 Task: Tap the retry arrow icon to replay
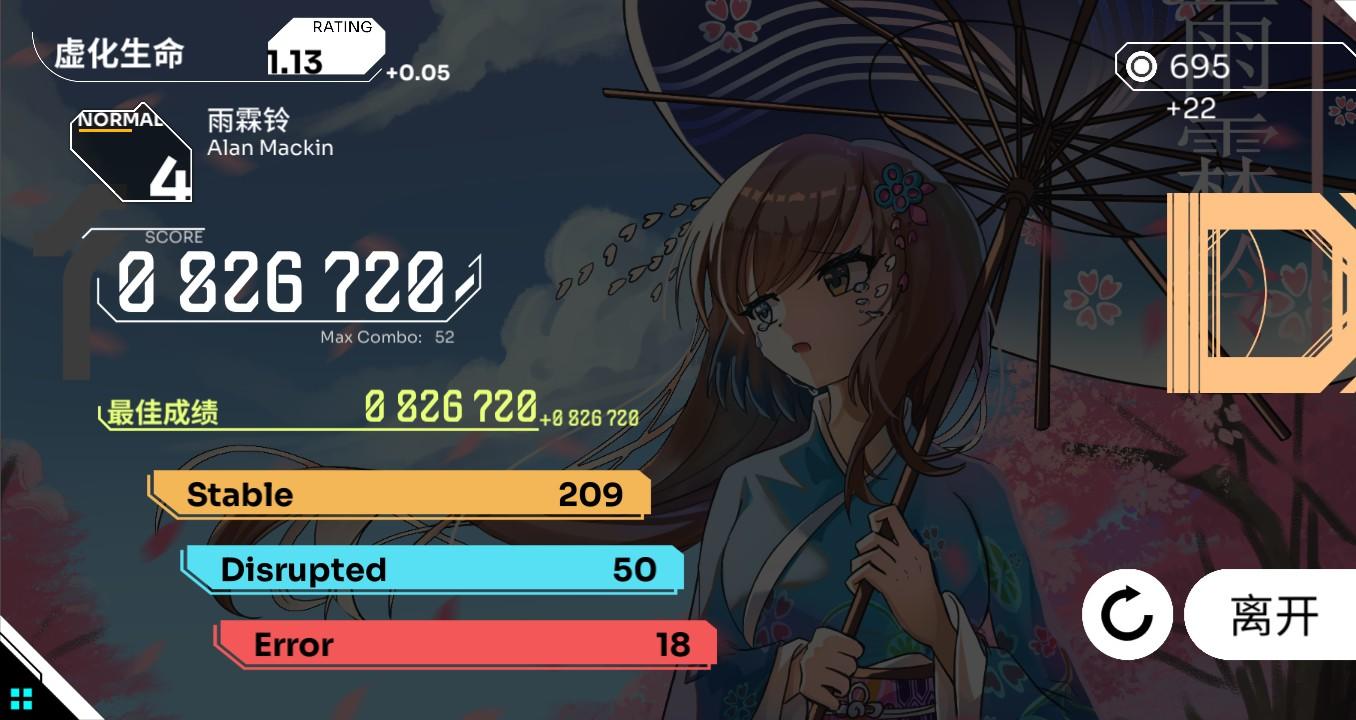tap(1126, 614)
